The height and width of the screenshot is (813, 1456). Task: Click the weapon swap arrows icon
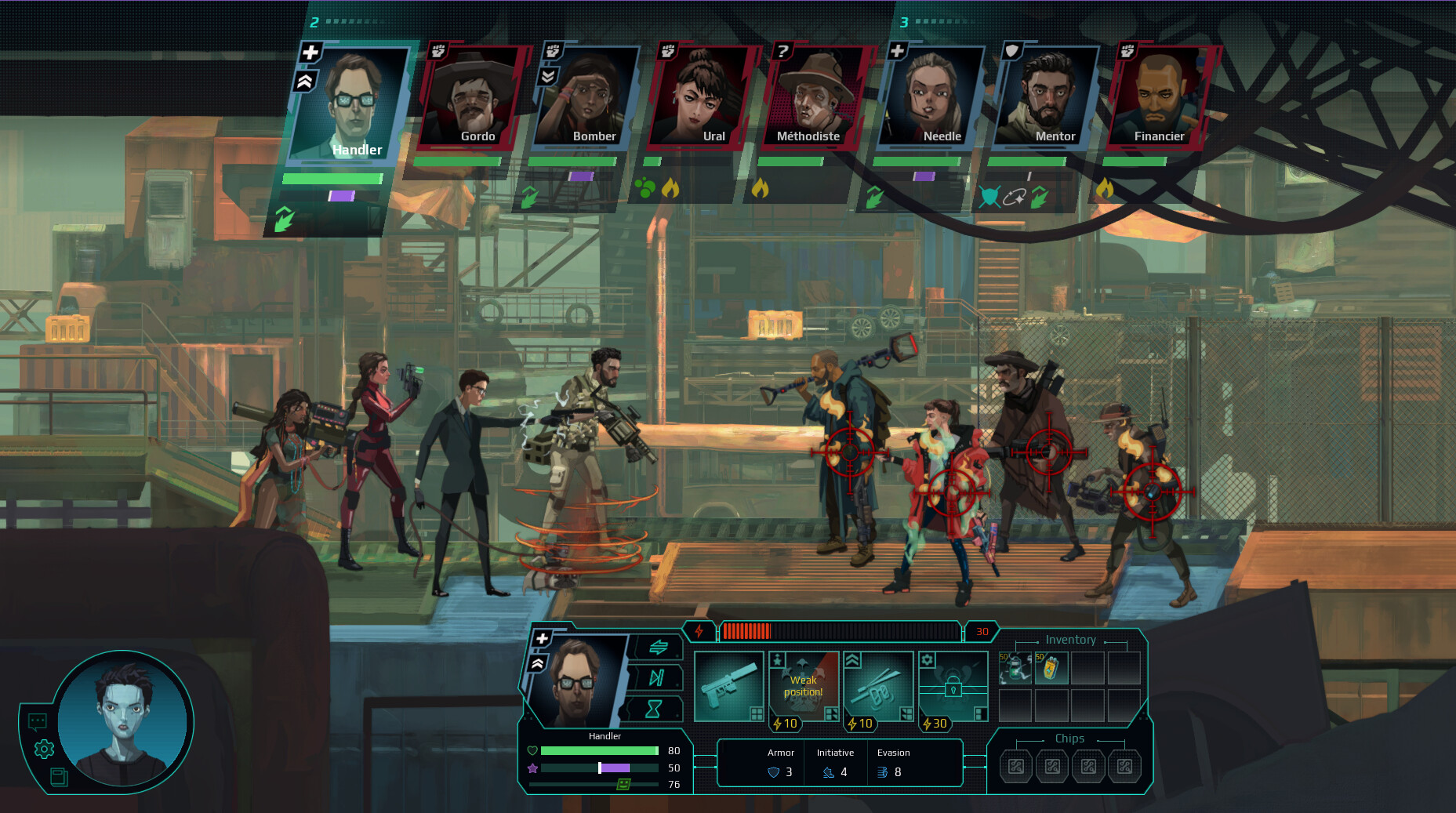coord(659,647)
